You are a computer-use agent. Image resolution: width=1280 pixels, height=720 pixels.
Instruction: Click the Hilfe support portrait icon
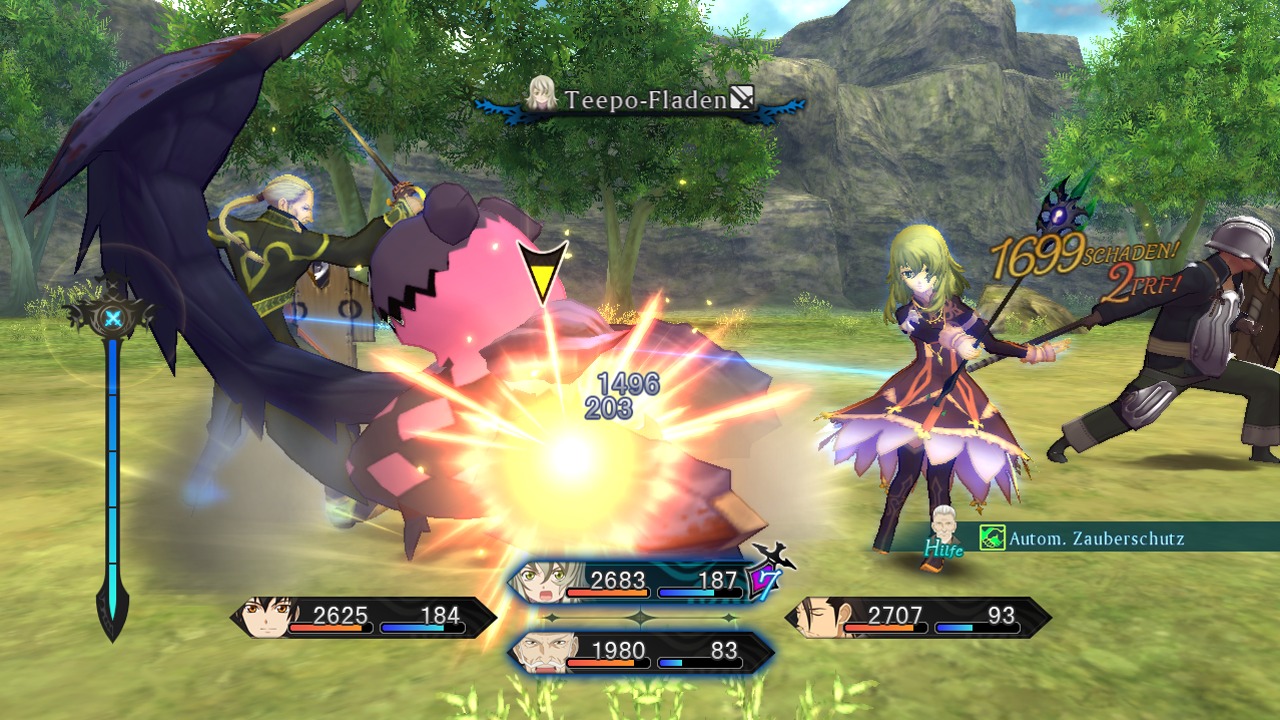943,532
